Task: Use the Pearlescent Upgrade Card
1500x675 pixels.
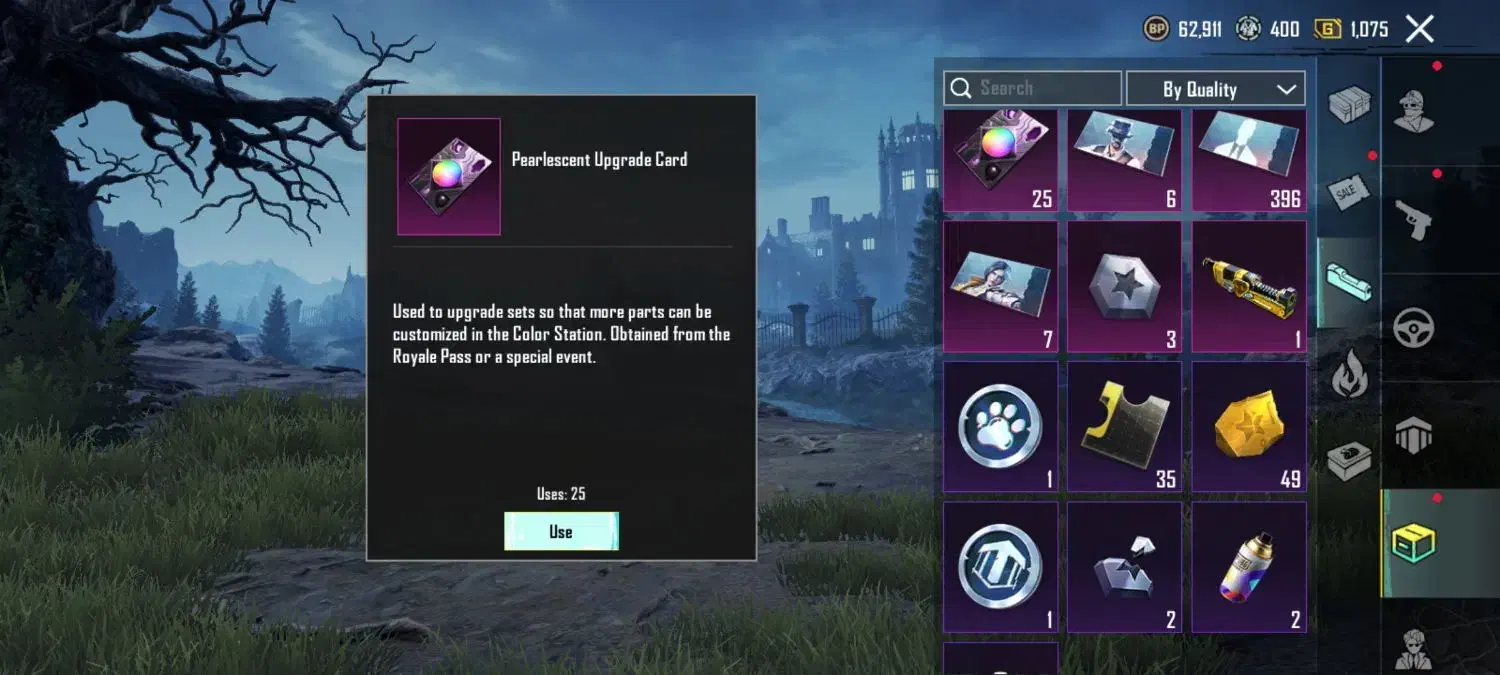Action: pos(561,531)
